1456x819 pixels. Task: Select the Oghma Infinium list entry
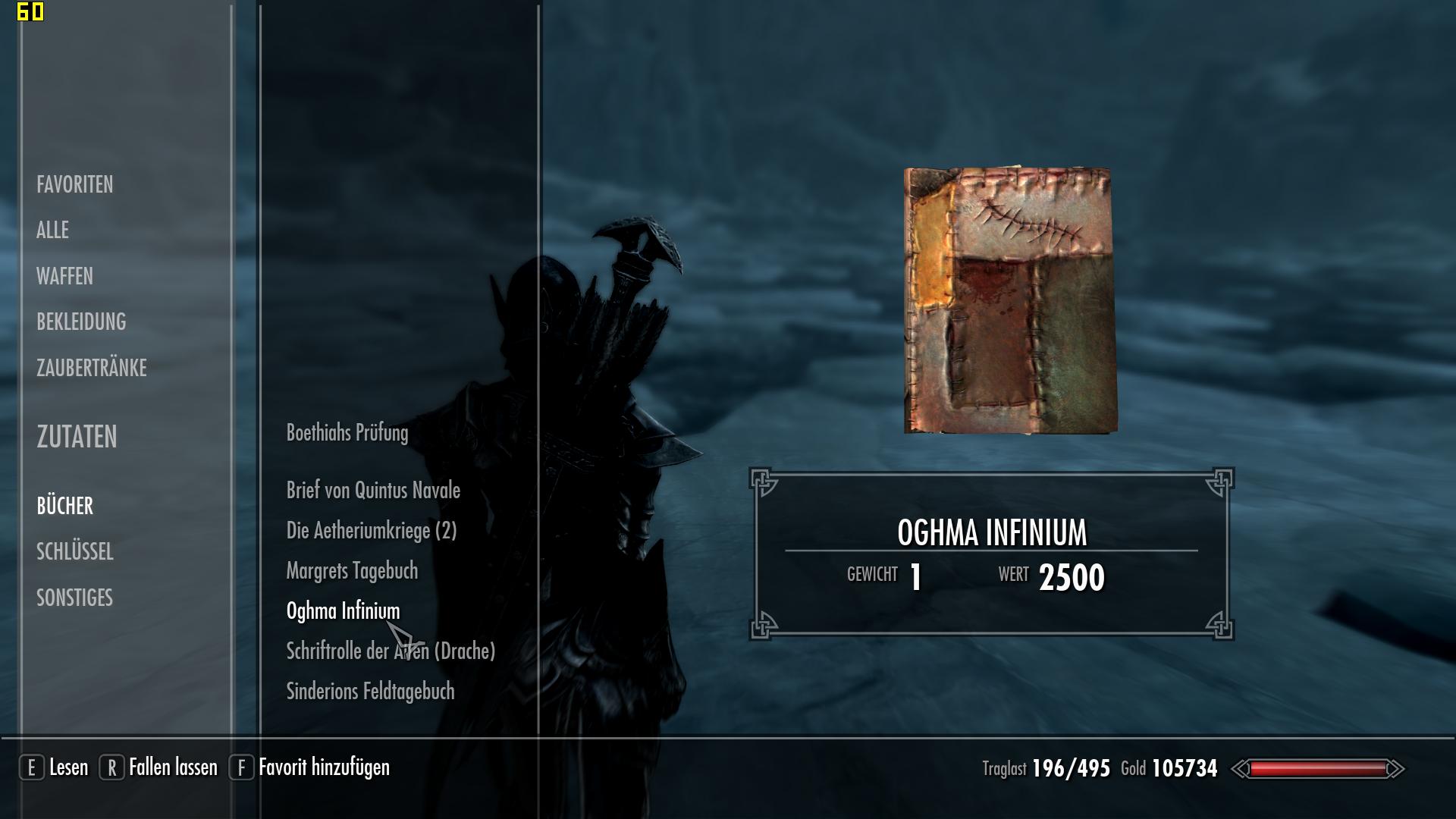(343, 611)
